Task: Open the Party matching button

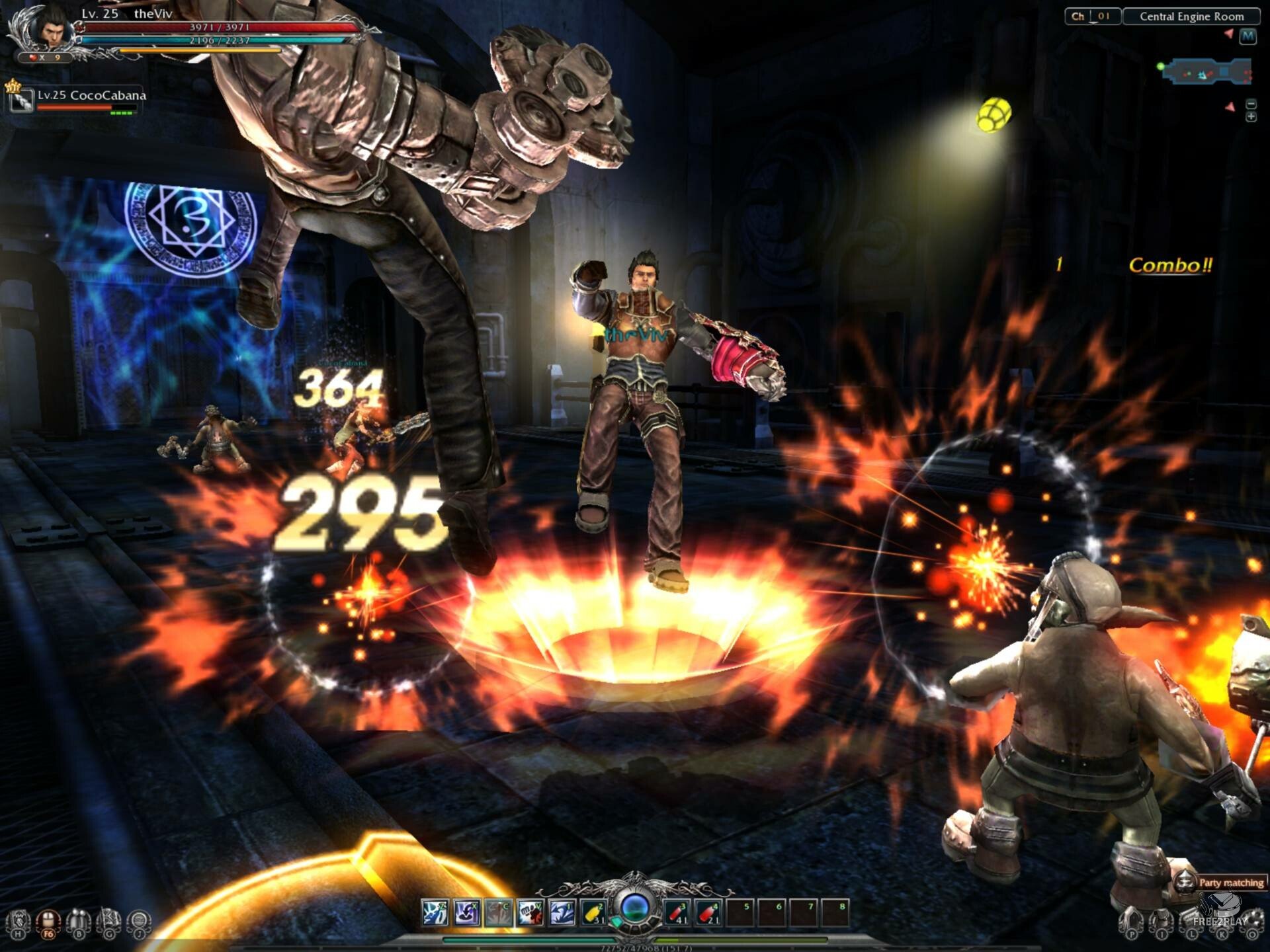Action: tap(1222, 882)
